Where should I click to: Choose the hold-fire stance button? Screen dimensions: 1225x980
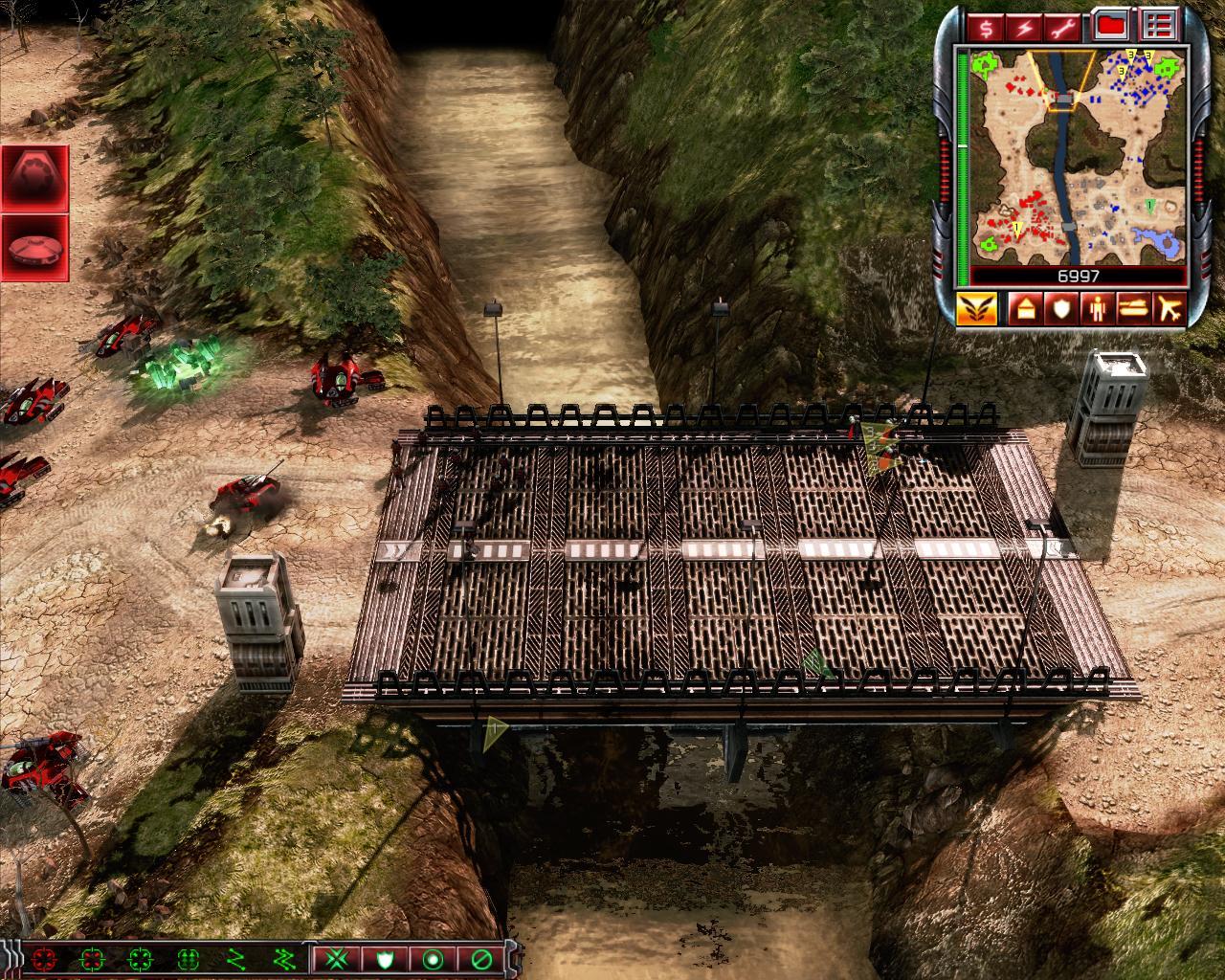pos(480,958)
